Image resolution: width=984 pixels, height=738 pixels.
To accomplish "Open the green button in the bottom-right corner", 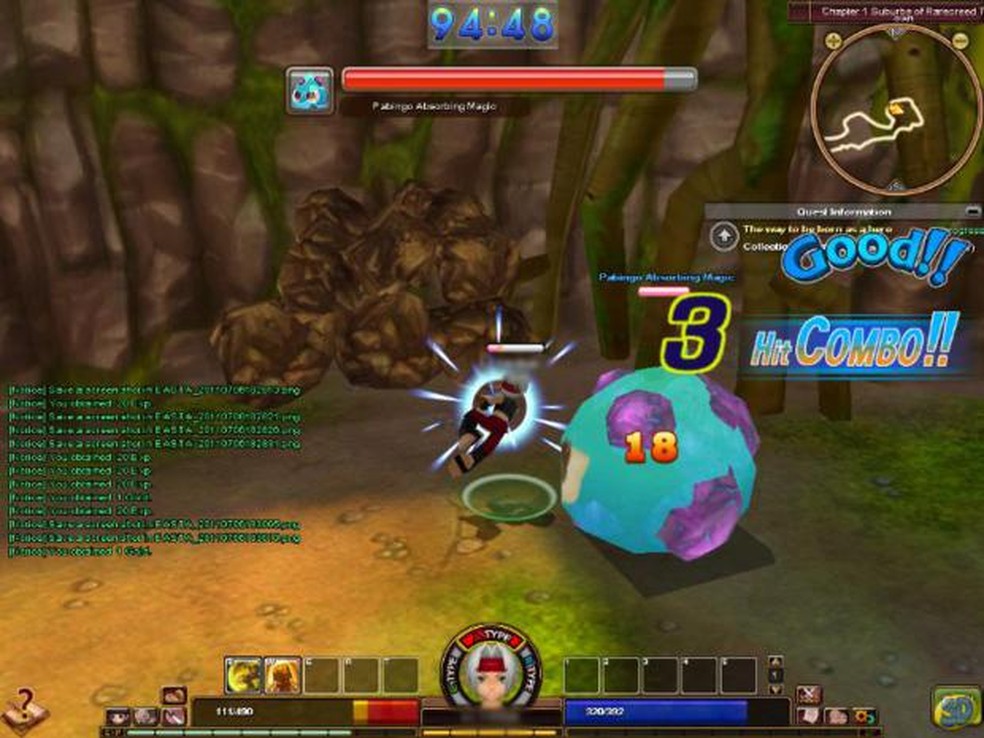I will pyautogui.click(x=954, y=707).
